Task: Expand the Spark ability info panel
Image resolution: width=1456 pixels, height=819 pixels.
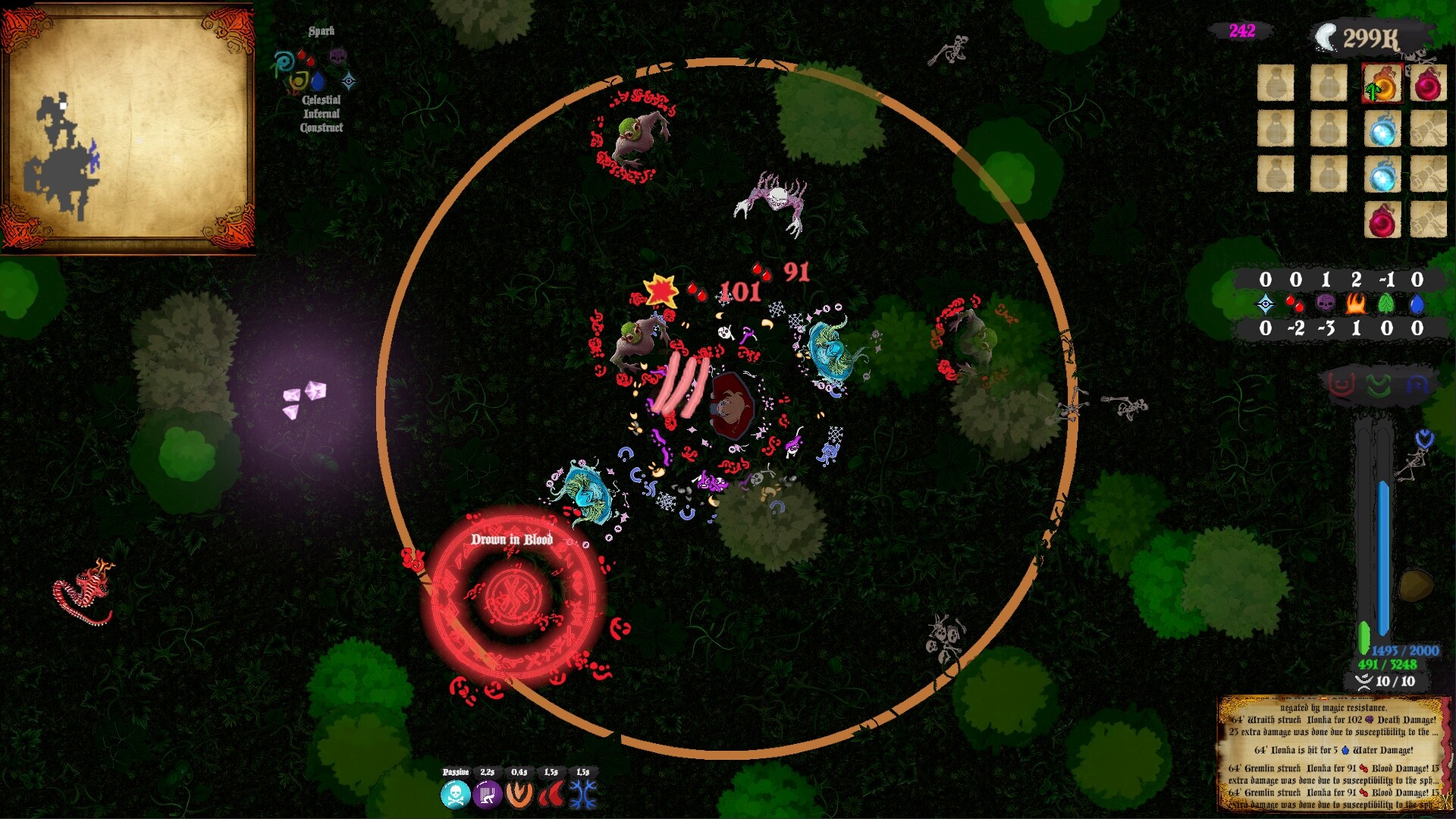Action: click(x=322, y=32)
